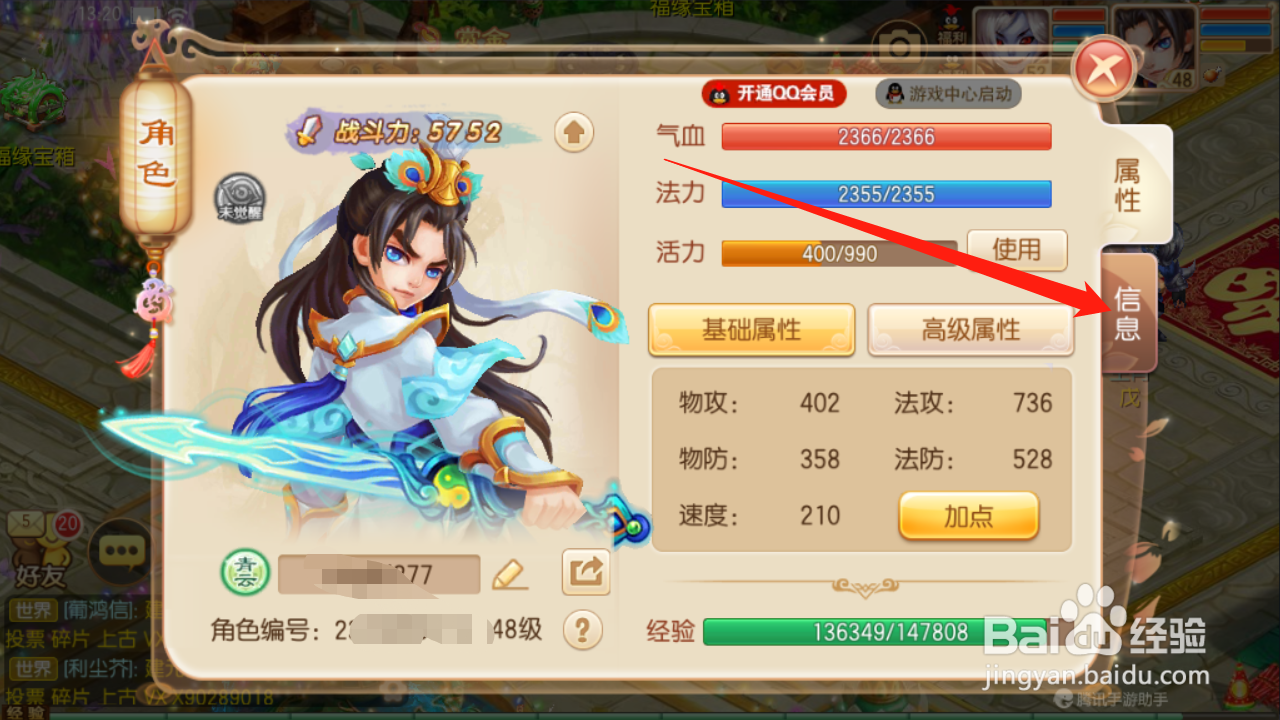This screenshot has width=1280, height=720.
Task: Click the 加点 attribute point button
Action: point(968,516)
